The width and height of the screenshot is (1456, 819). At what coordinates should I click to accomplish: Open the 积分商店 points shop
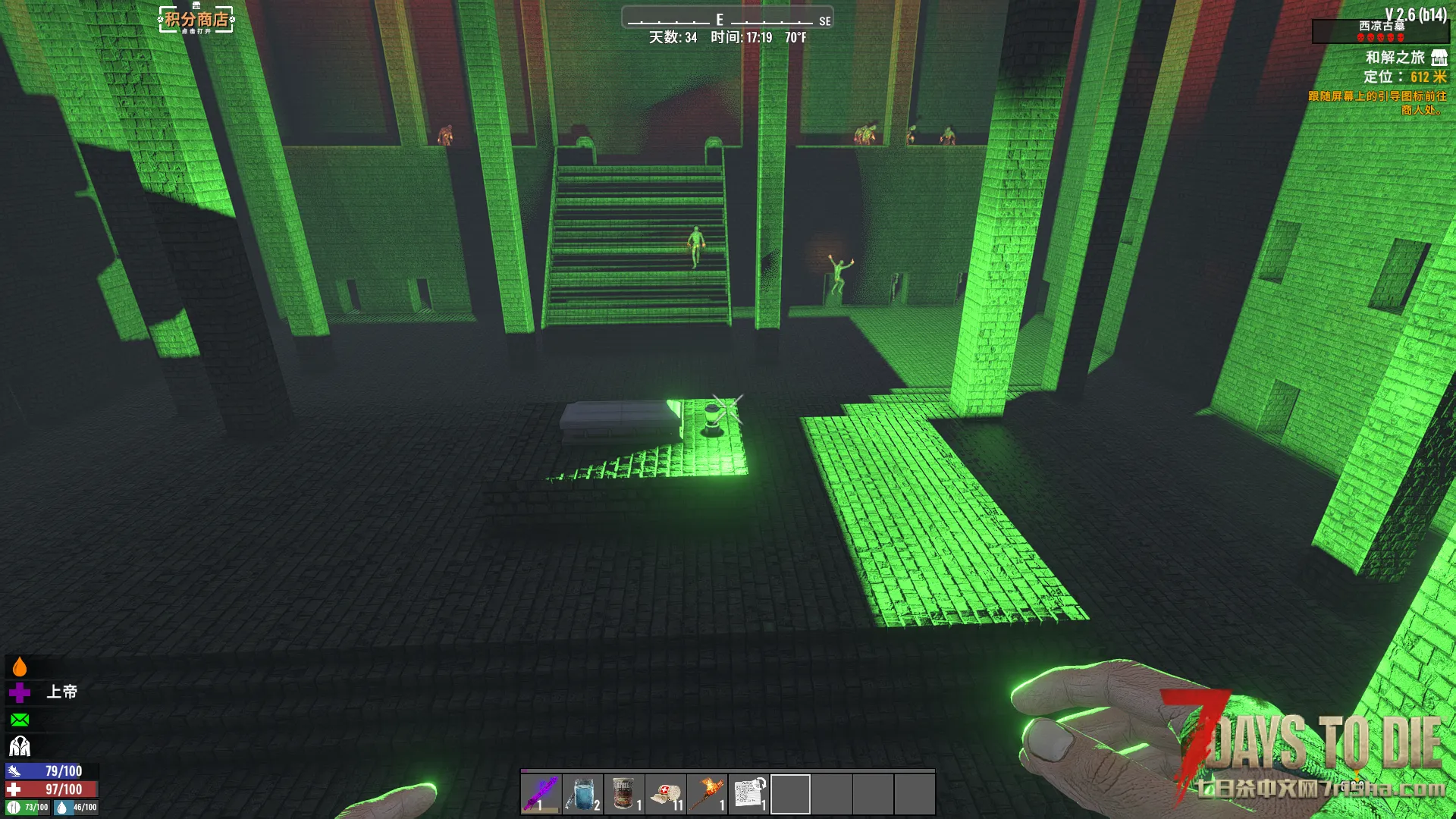pos(196,20)
